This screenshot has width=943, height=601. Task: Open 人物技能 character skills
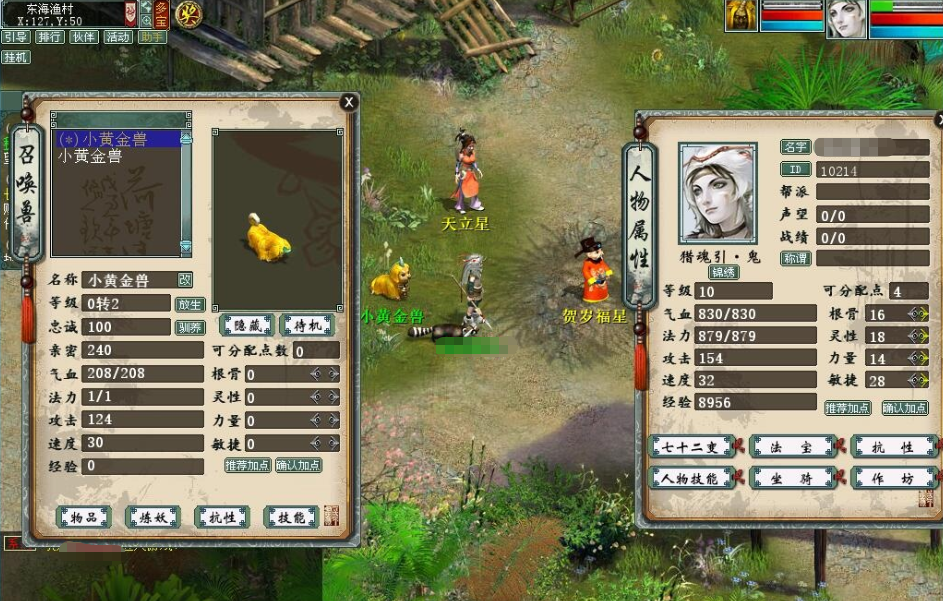692,478
